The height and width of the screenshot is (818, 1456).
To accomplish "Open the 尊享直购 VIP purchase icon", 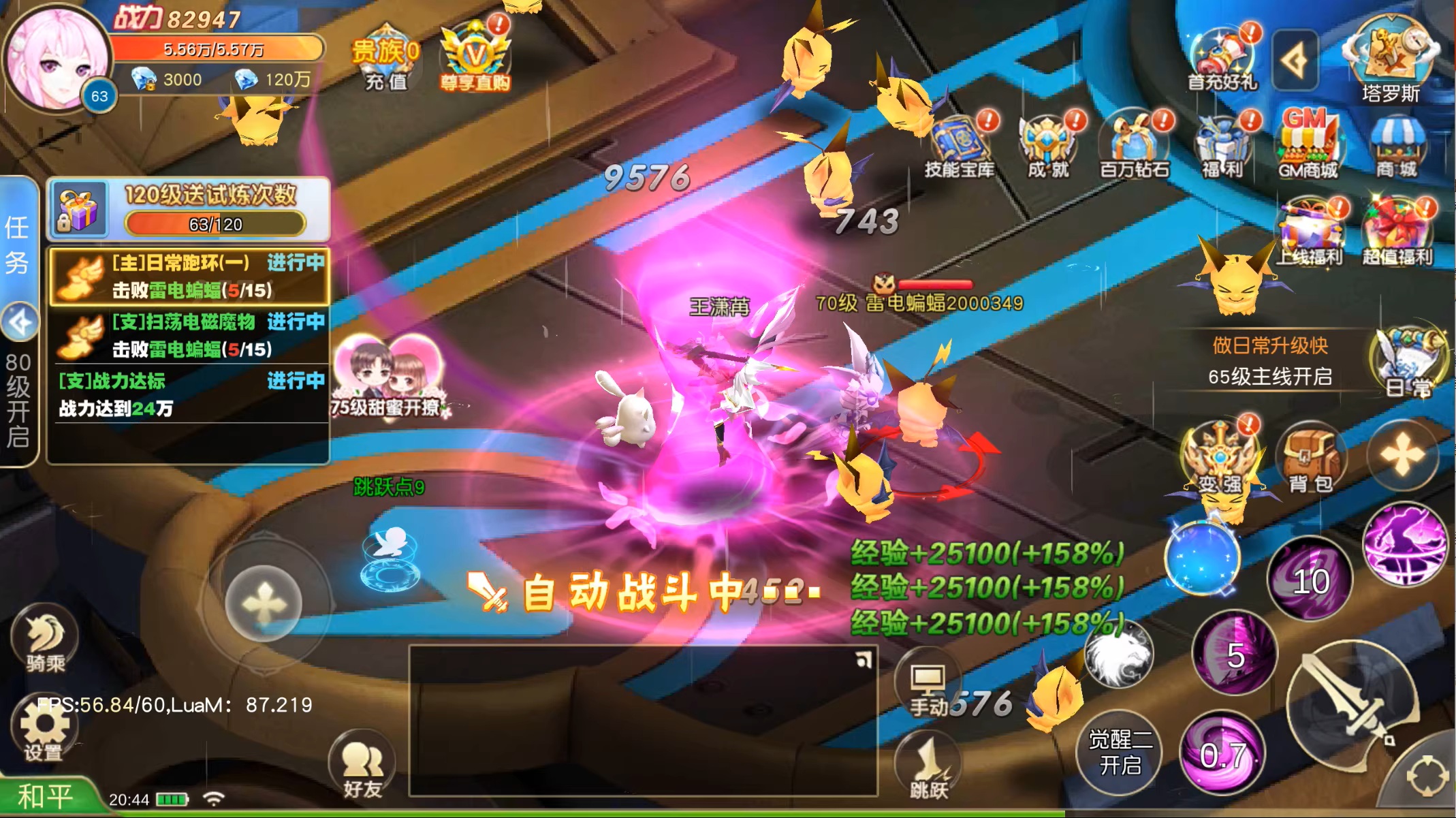I will click(475, 59).
